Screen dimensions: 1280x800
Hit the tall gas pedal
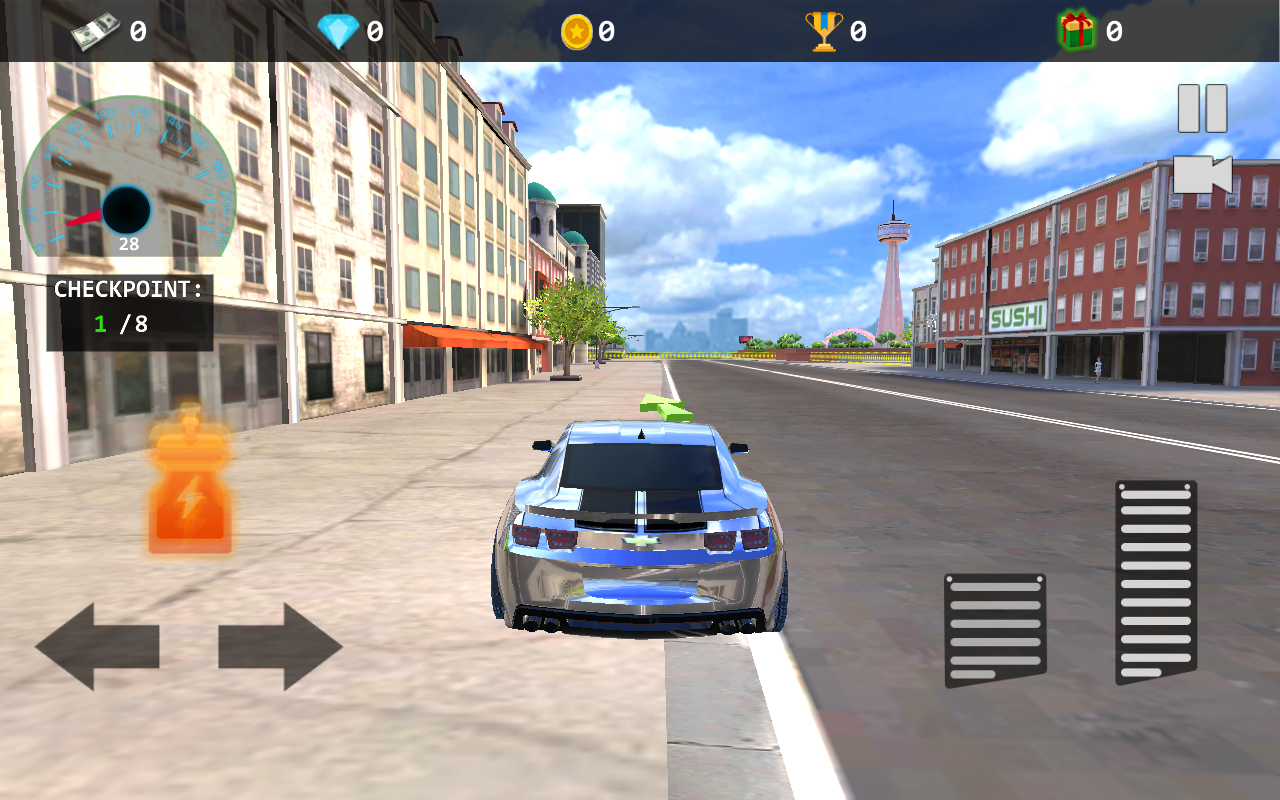1156,582
